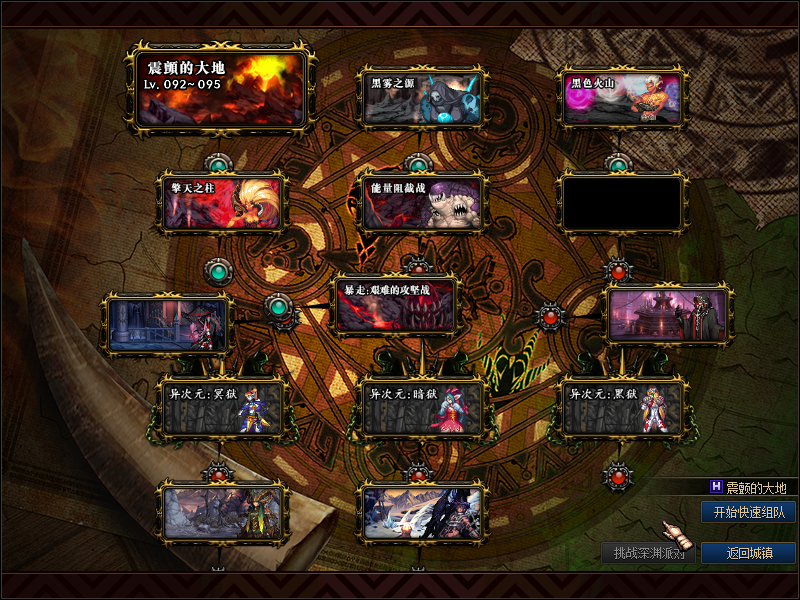Return to town with 返回城镇
This screenshot has width=800, height=600.
pyautogui.click(x=748, y=553)
